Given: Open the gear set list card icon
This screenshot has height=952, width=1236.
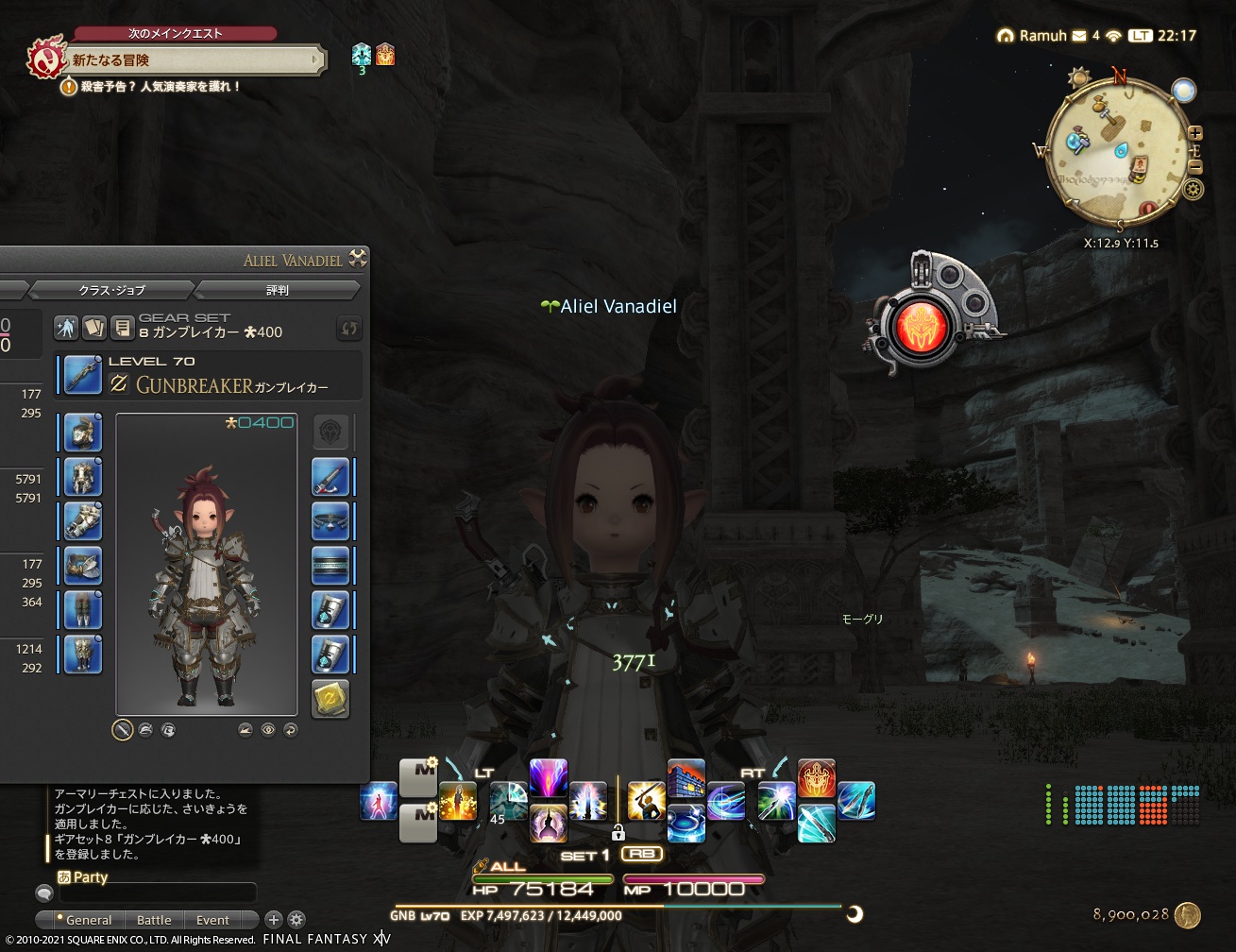Looking at the screenshot, I should [x=93, y=326].
